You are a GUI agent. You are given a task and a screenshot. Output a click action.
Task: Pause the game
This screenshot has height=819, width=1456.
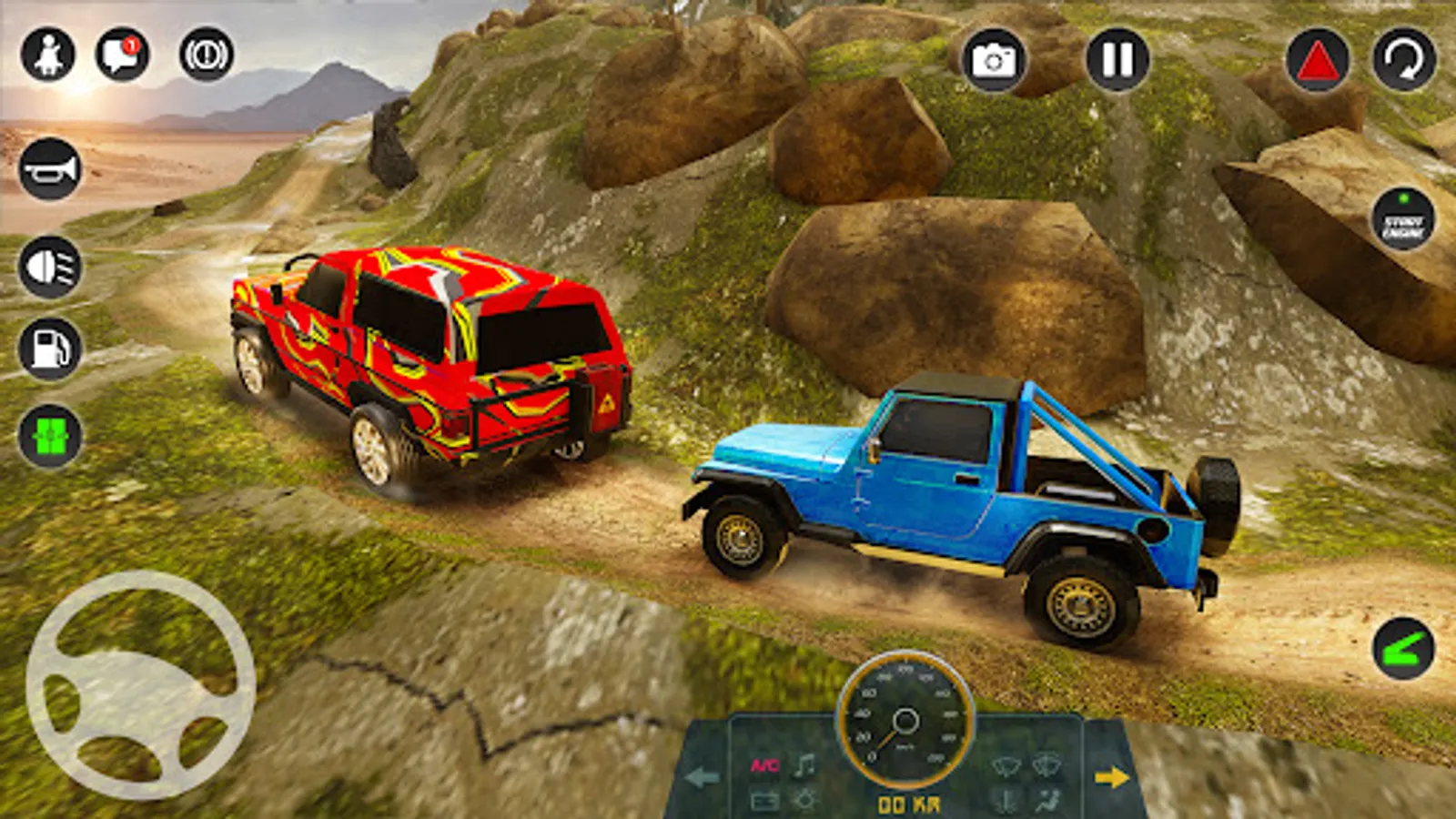pos(1117,60)
